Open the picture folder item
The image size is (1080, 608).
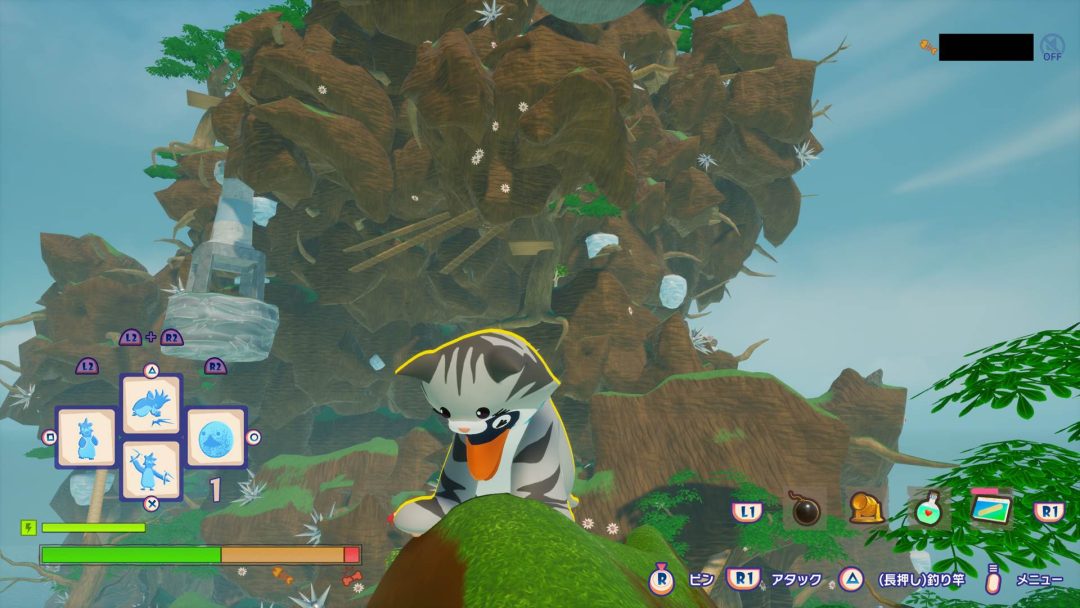click(991, 509)
